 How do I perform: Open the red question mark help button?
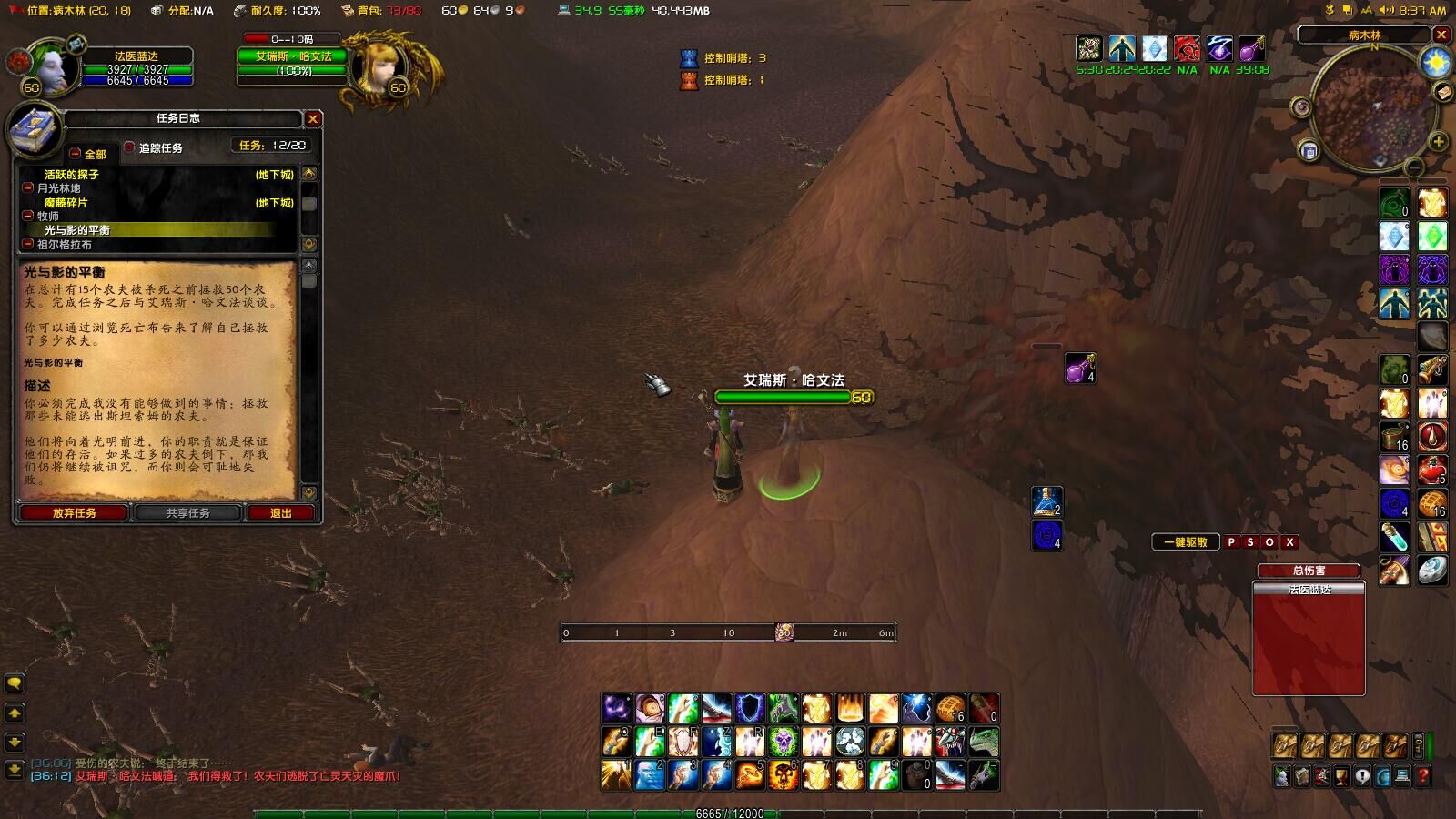pyautogui.click(x=1422, y=776)
